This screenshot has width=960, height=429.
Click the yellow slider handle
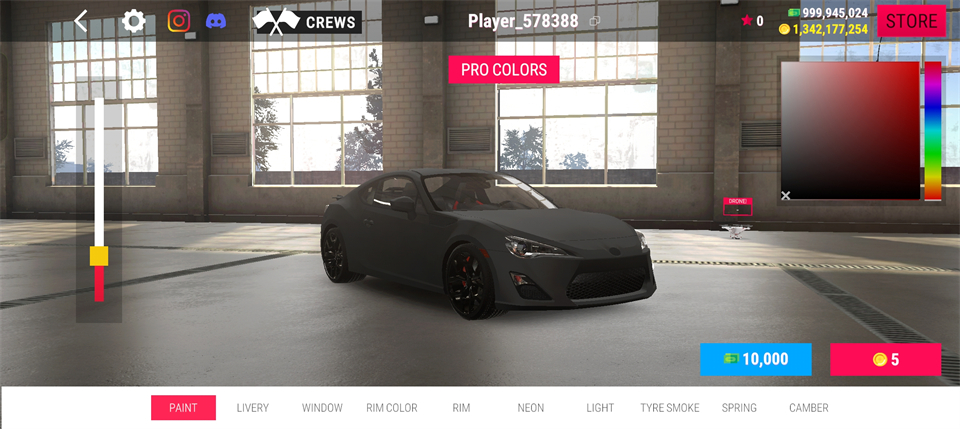pos(99,256)
